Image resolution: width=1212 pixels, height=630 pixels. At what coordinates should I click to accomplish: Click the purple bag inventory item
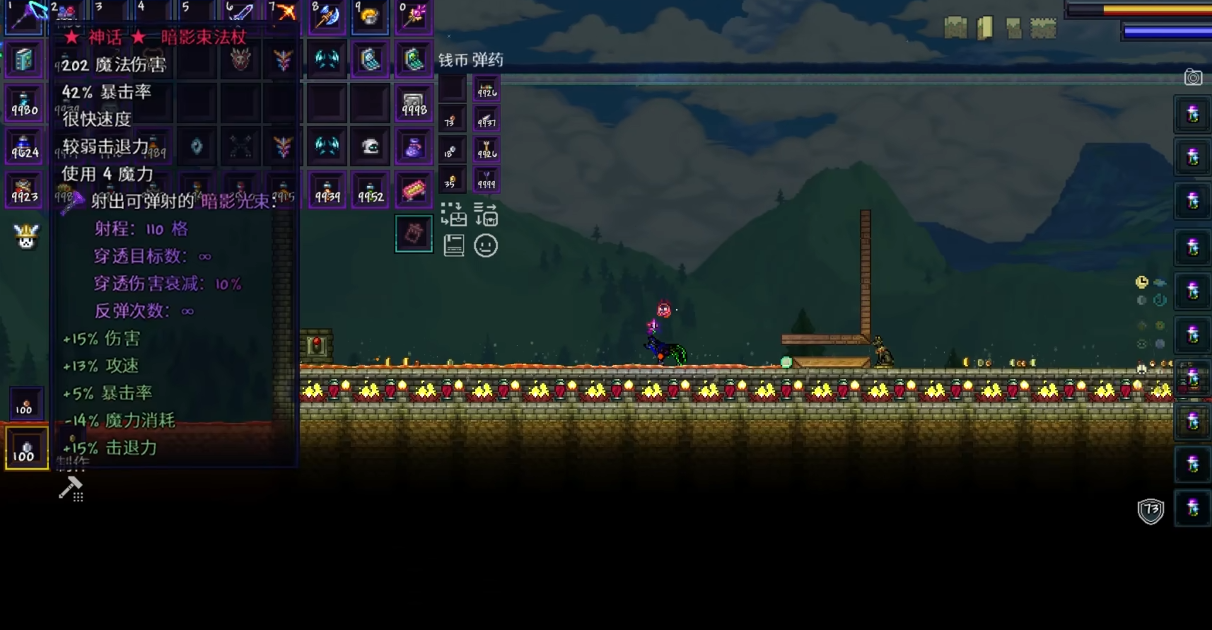click(414, 147)
